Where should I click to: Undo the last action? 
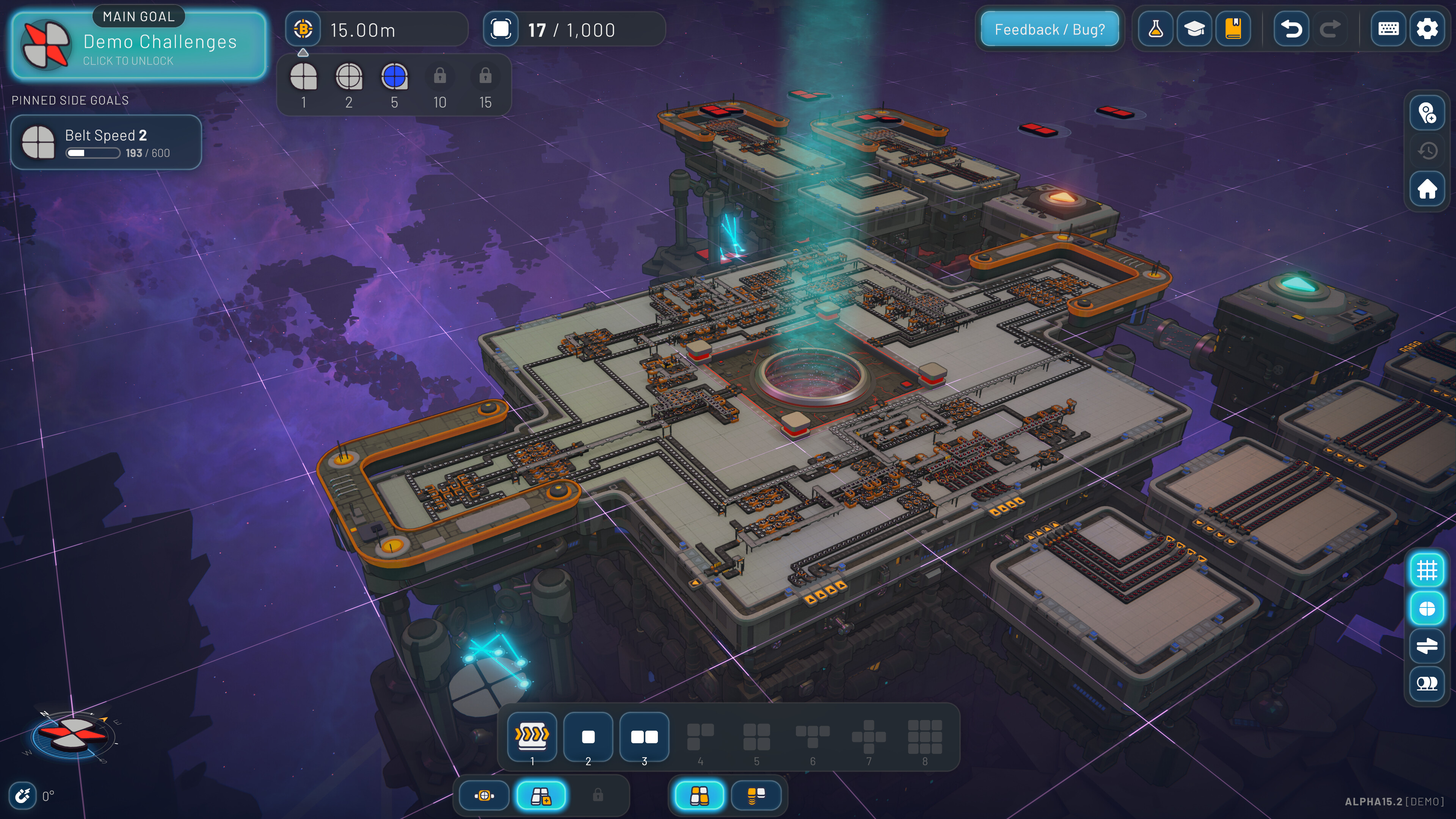(x=1290, y=29)
